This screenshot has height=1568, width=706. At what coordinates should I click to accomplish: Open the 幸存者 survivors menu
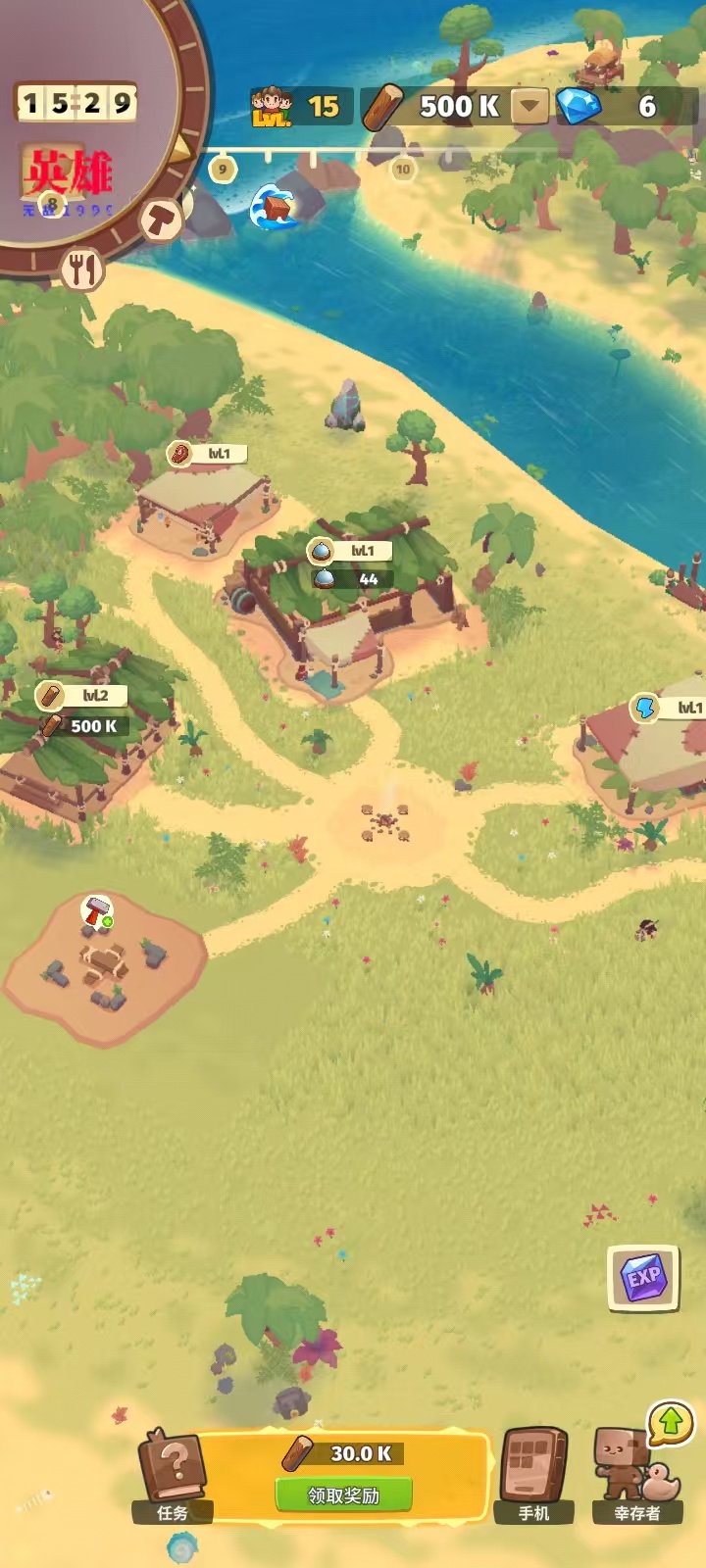pos(636,1475)
